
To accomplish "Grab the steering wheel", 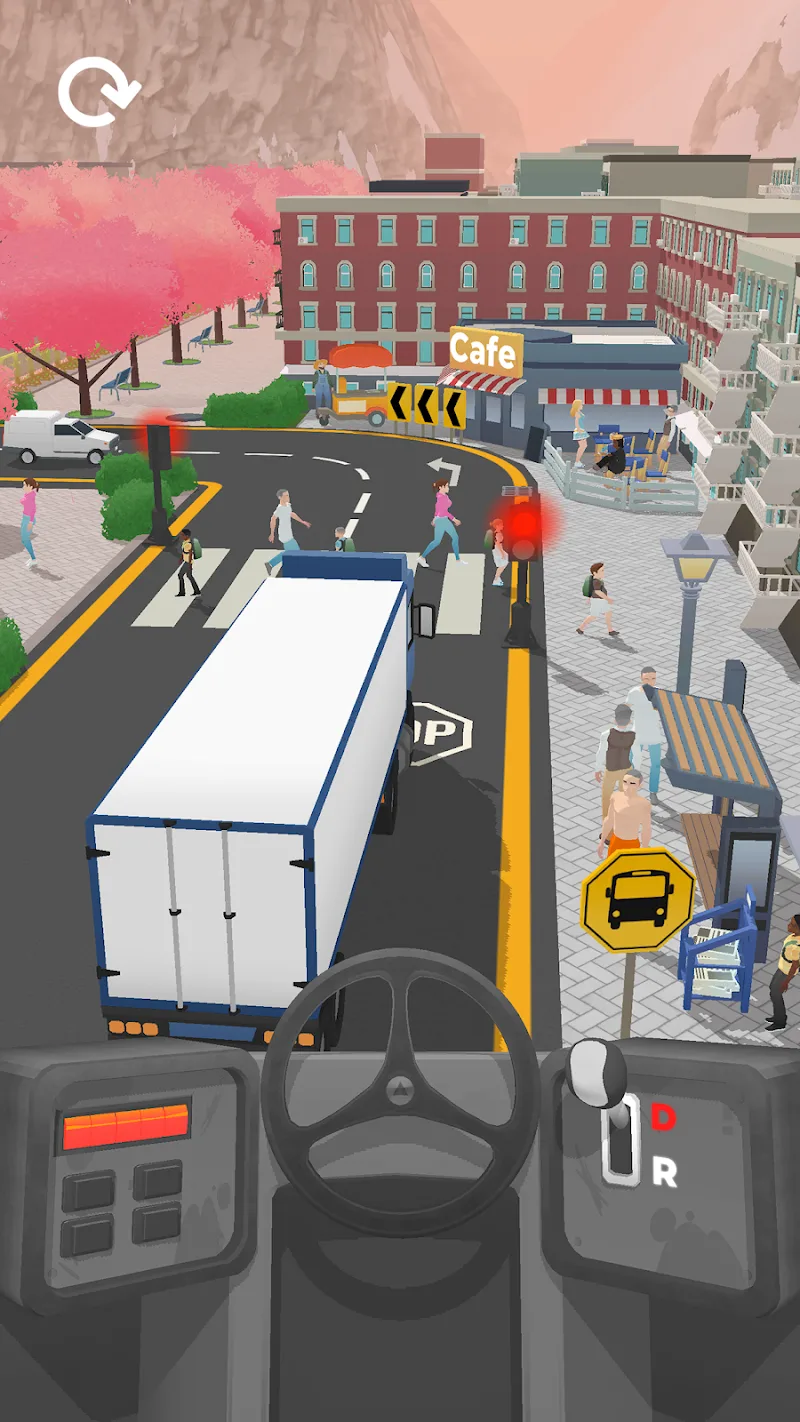I will coord(400,1087).
